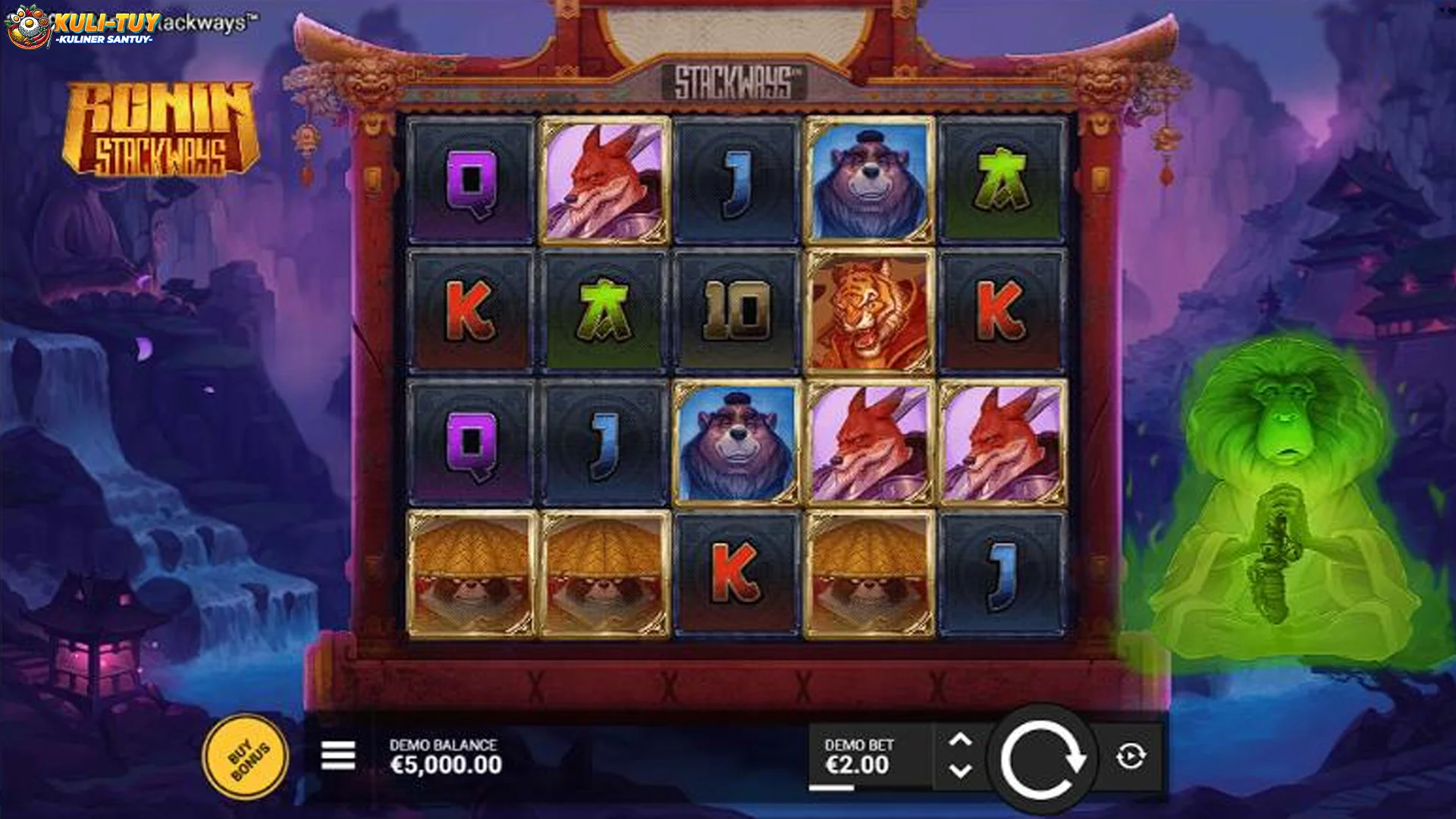Enable autoplay using the rotating arrows icon
The height and width of the screenshot is (819, 1456).
1134,756
